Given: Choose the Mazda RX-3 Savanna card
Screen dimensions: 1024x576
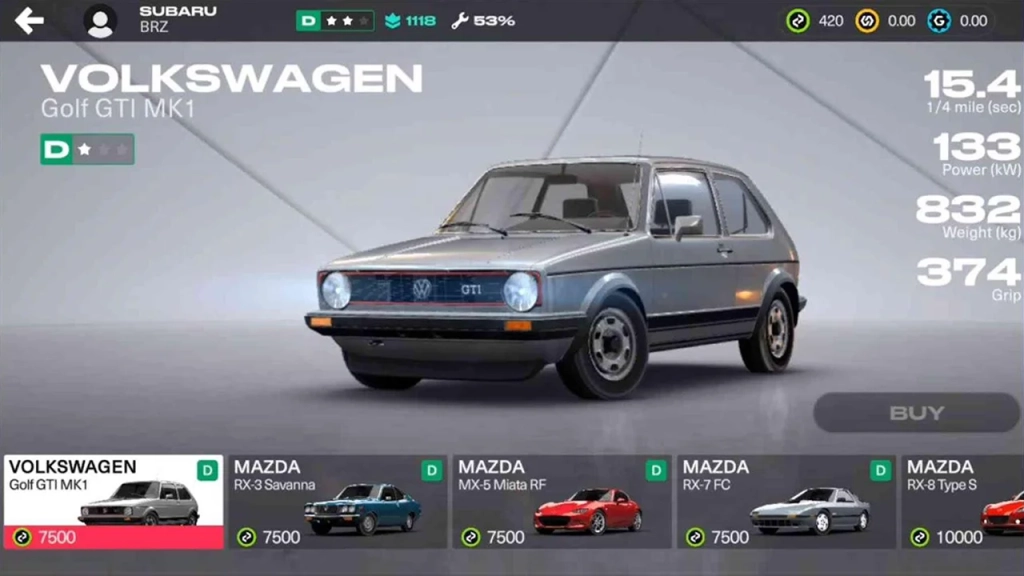Looking at the screenshot, I should pyautogui.click(x=337, y=502).
